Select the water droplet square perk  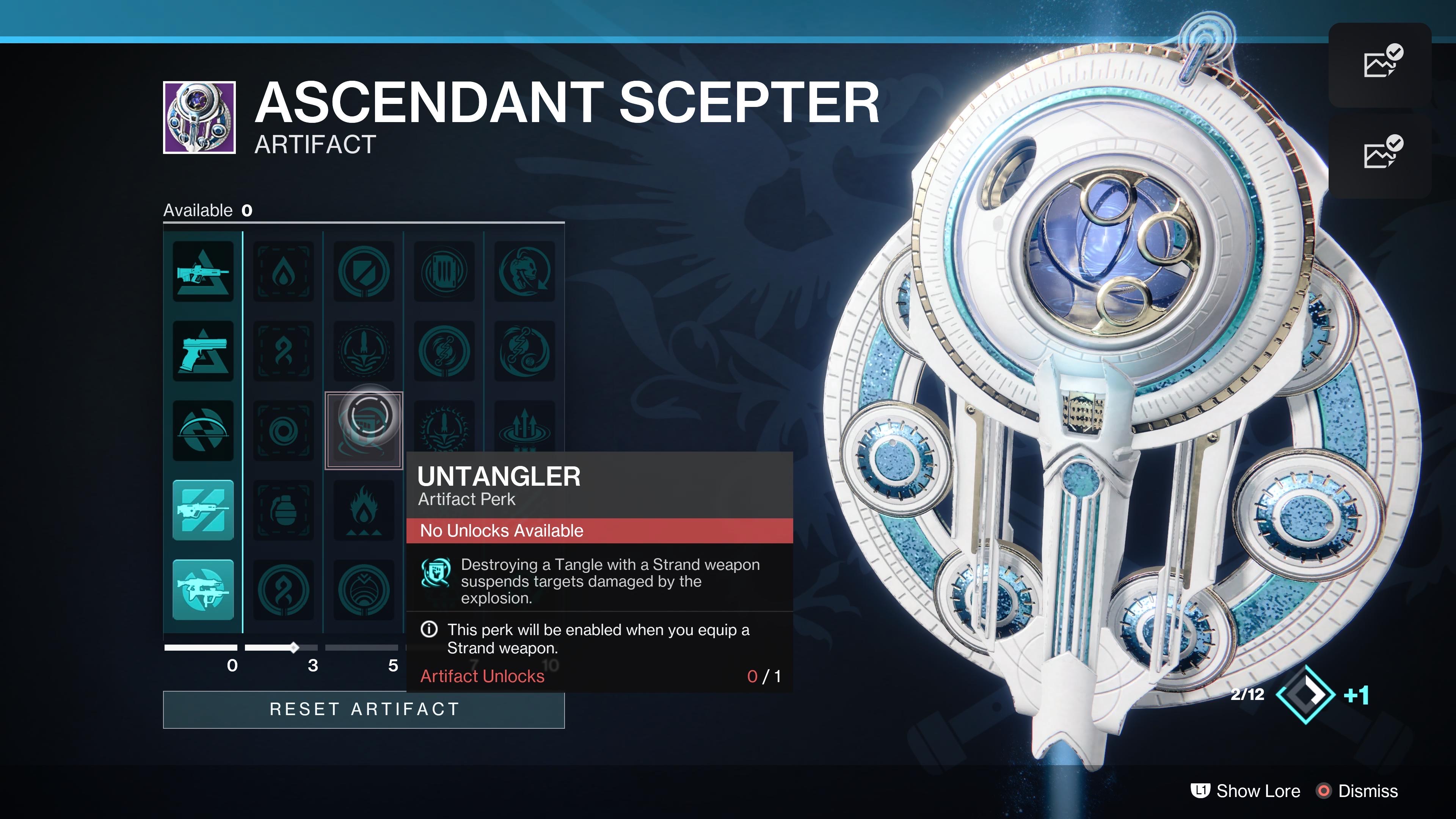tap(283, 272)
